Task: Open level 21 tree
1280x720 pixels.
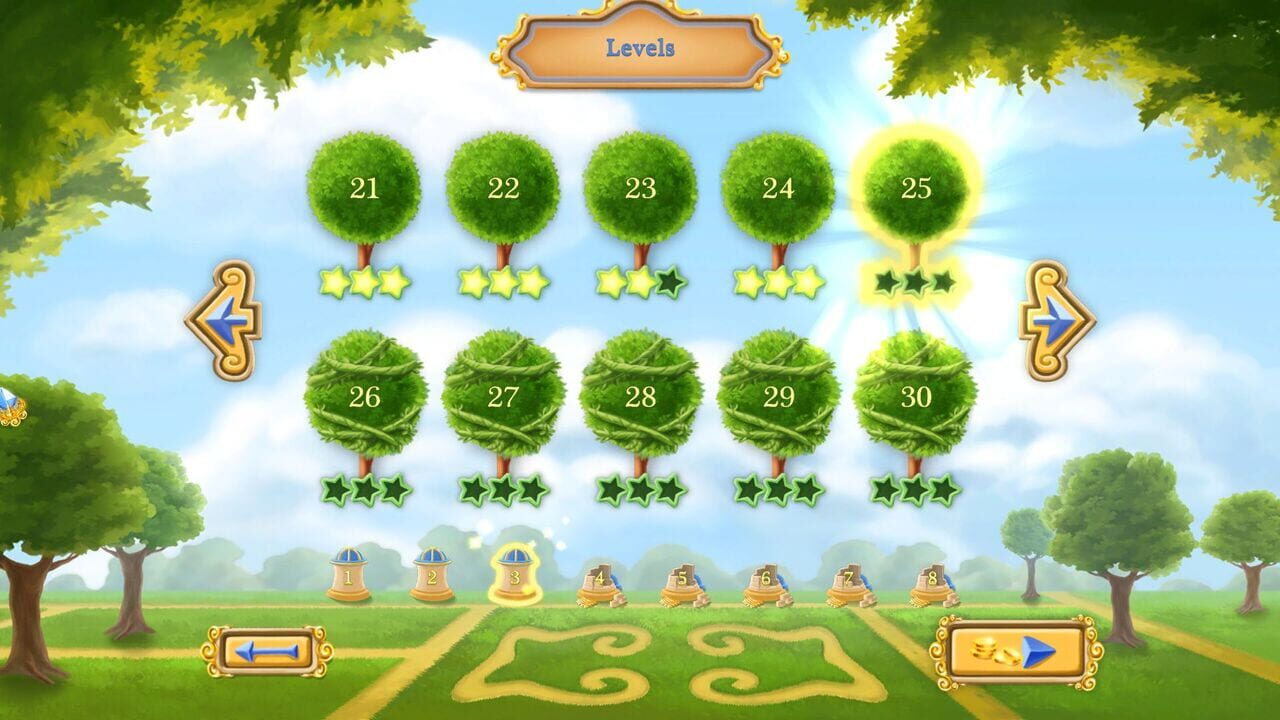Action: coord(367,190)
